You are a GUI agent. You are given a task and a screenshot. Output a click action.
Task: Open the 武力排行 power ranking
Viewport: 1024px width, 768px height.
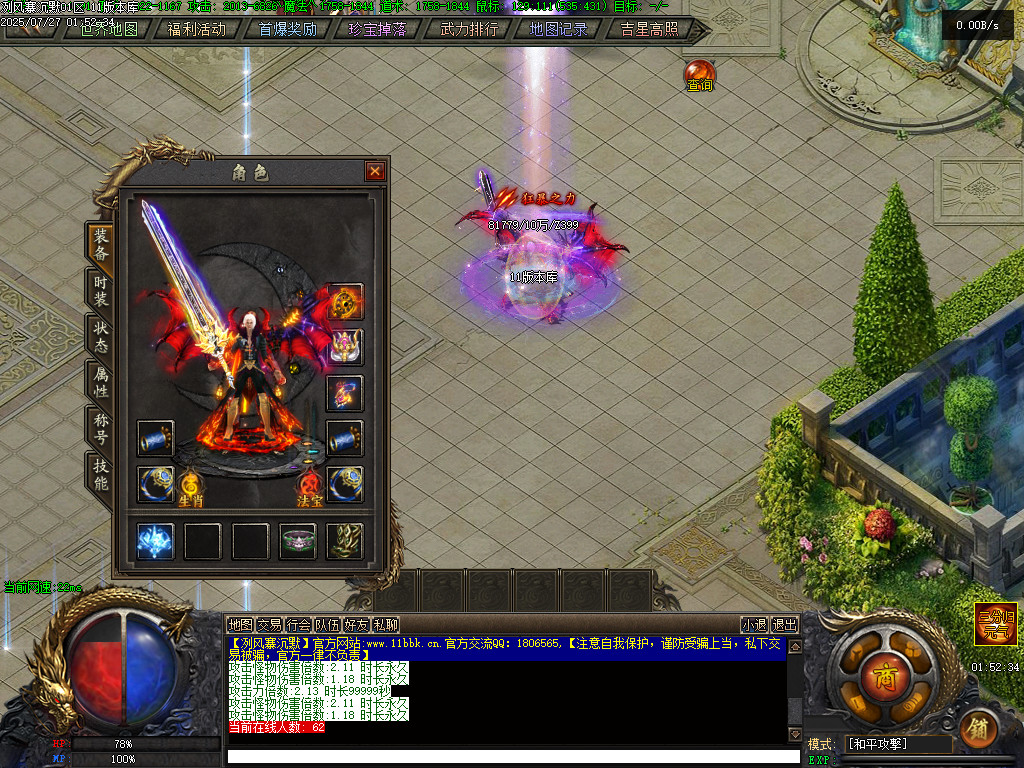point(468,29)
